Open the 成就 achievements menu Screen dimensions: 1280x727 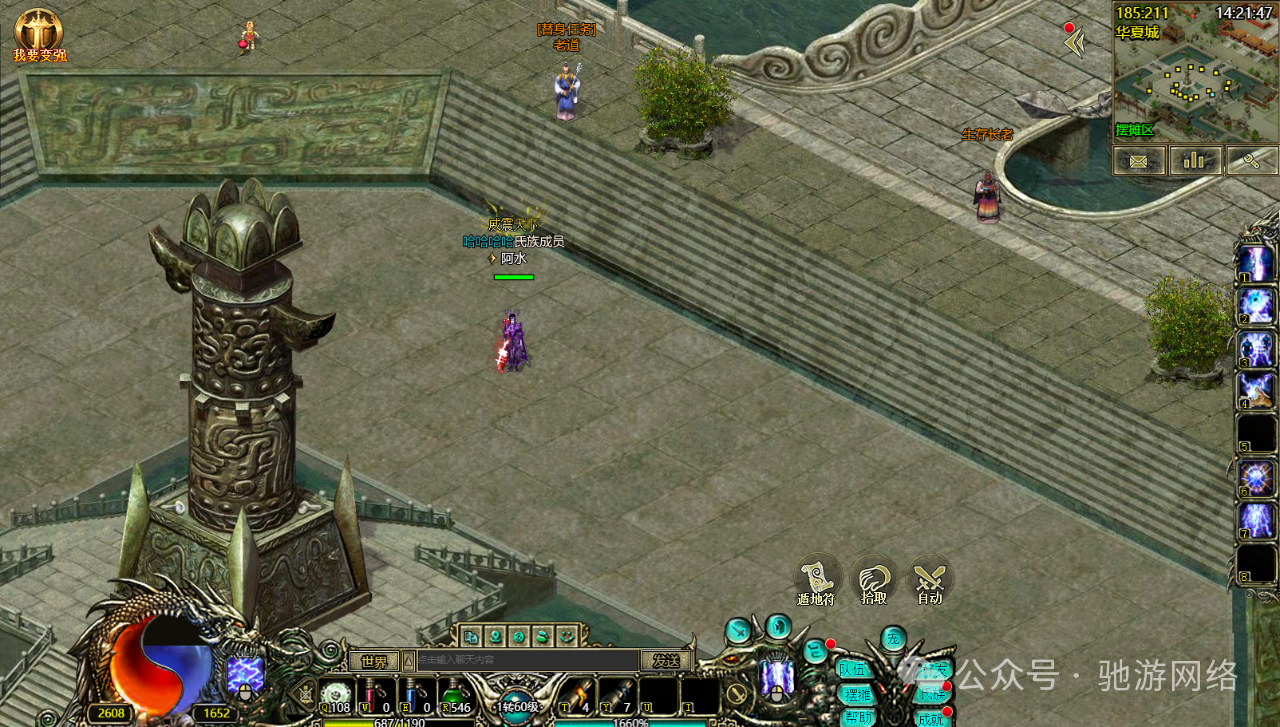(931, 718)
